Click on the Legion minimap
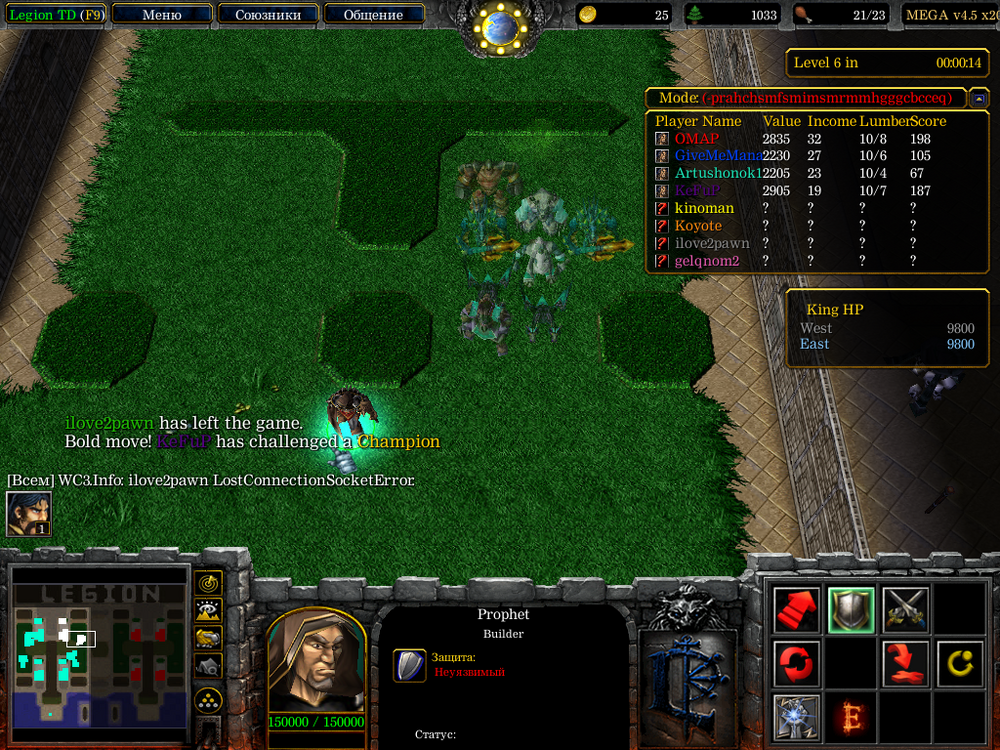The width and height of the screenshot is (1000, 750). click(x=98, y=644)
